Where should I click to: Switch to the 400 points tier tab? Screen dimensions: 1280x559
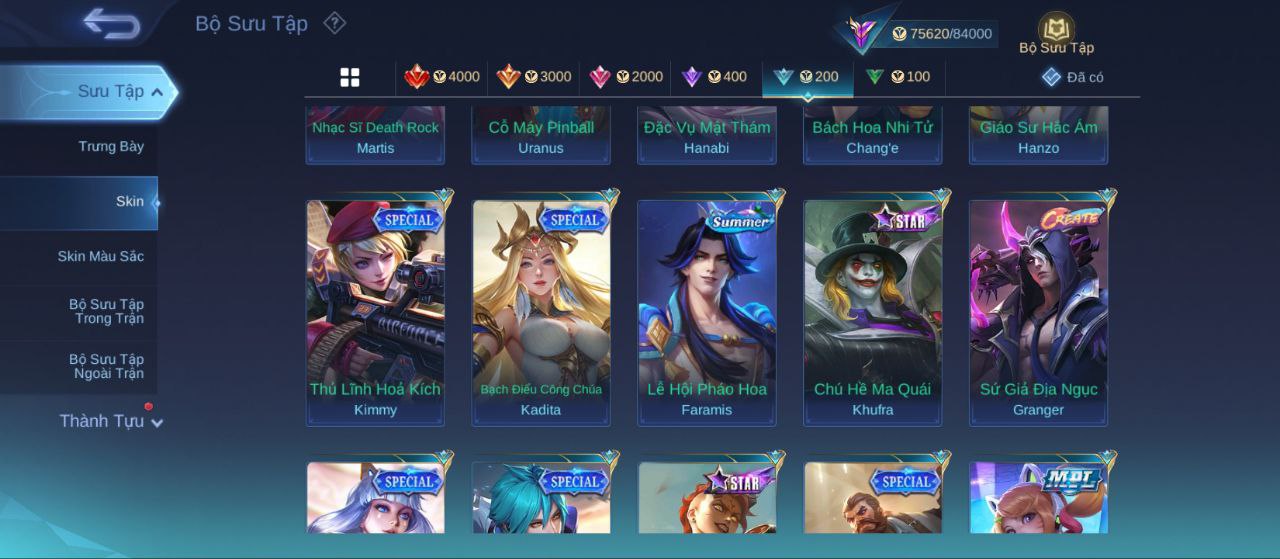click(714, 77)
